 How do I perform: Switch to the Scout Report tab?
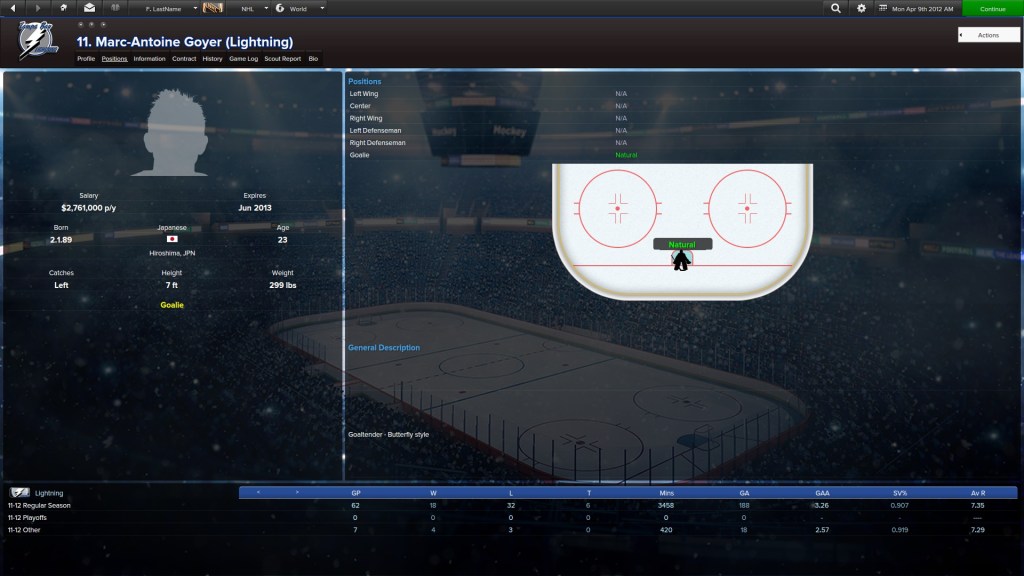pos(283,59)
